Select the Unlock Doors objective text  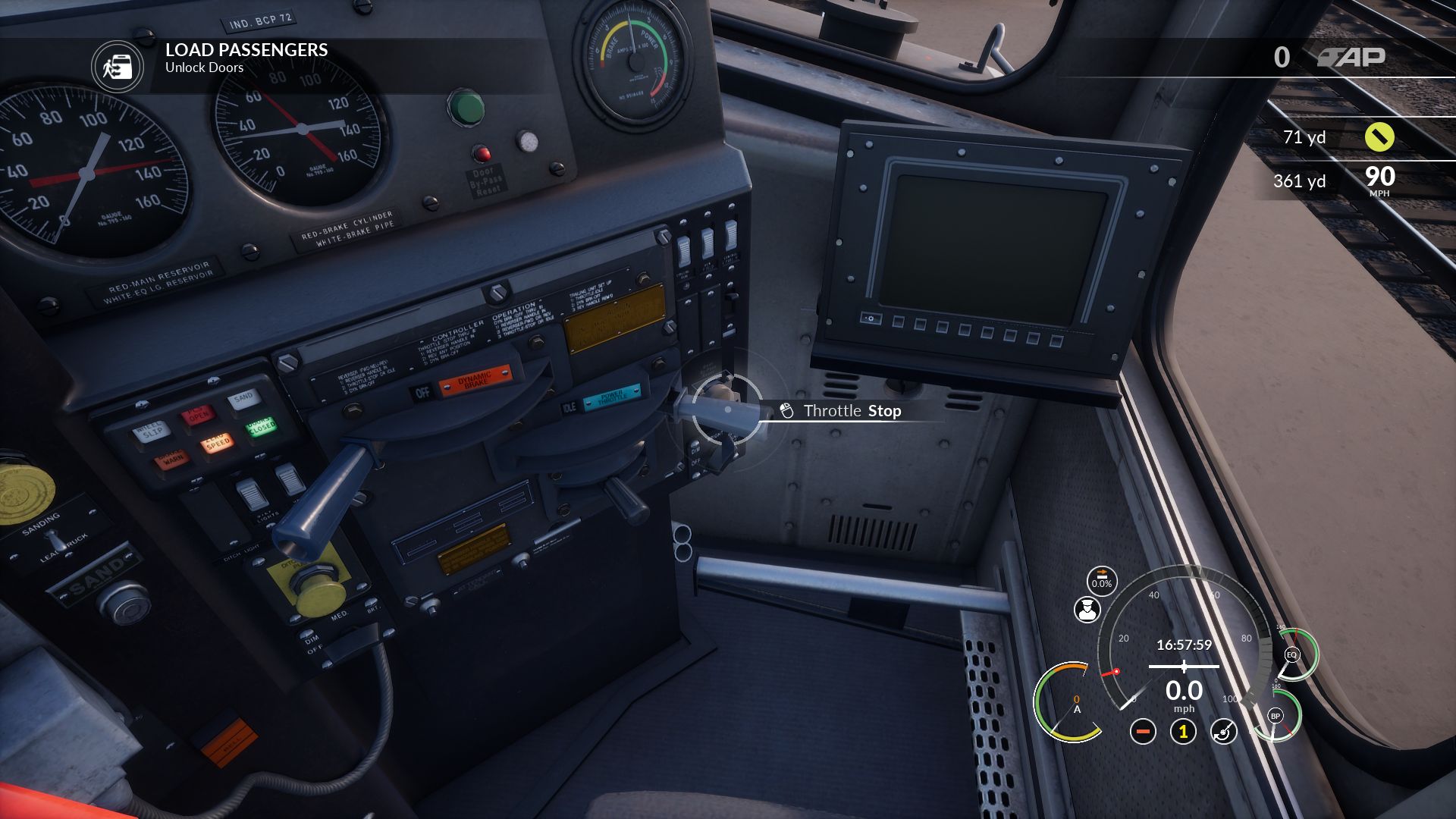coord(204,67)
